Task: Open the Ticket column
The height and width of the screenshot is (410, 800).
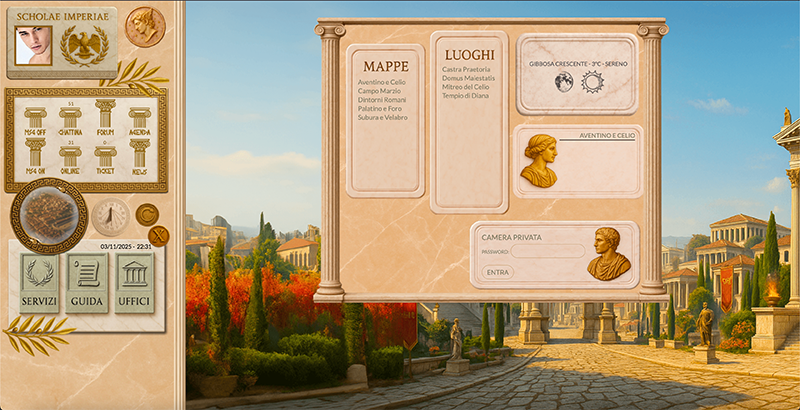Action: pyautogui.click(x=105, y=155)
